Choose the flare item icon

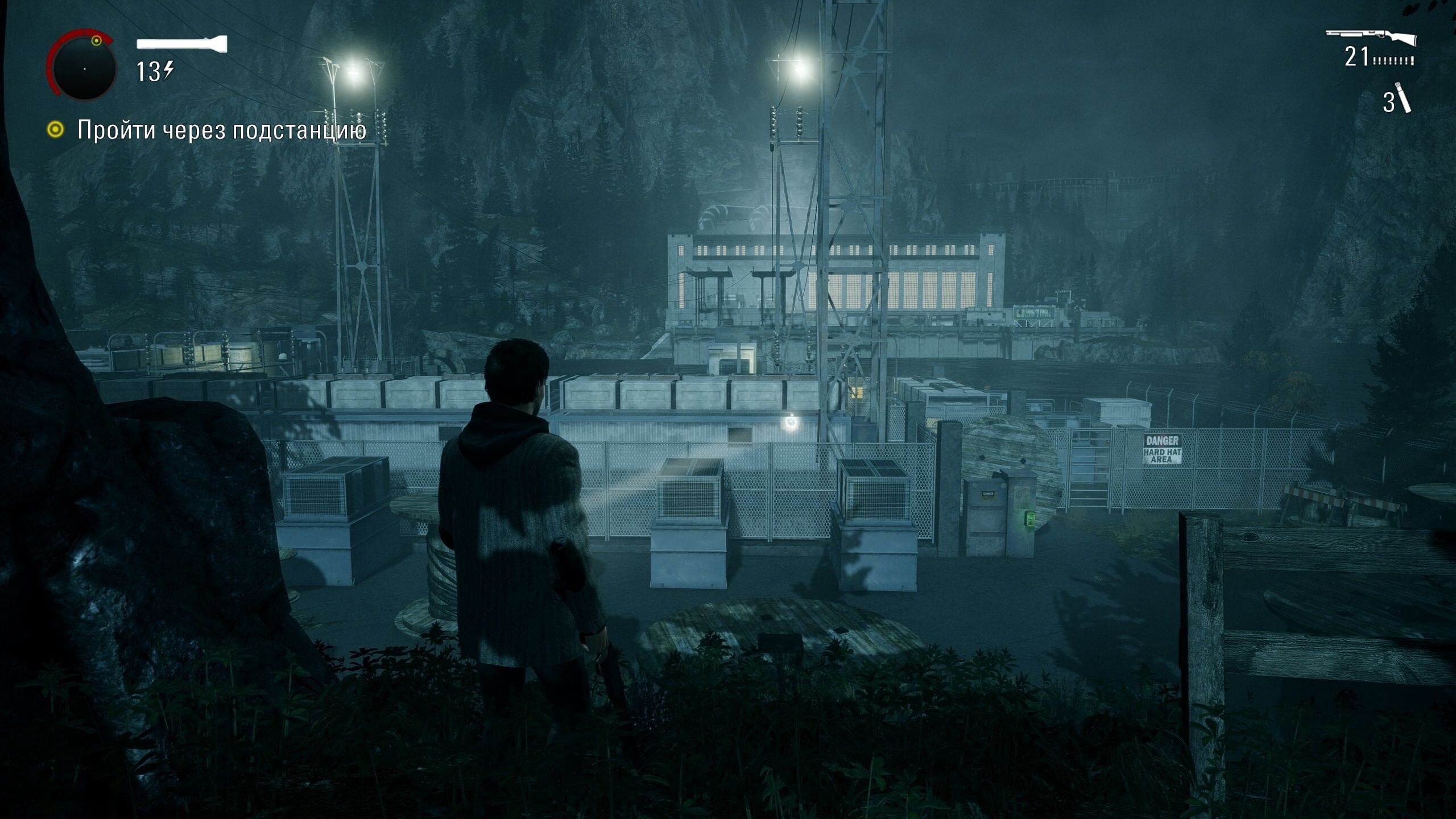1404,101
